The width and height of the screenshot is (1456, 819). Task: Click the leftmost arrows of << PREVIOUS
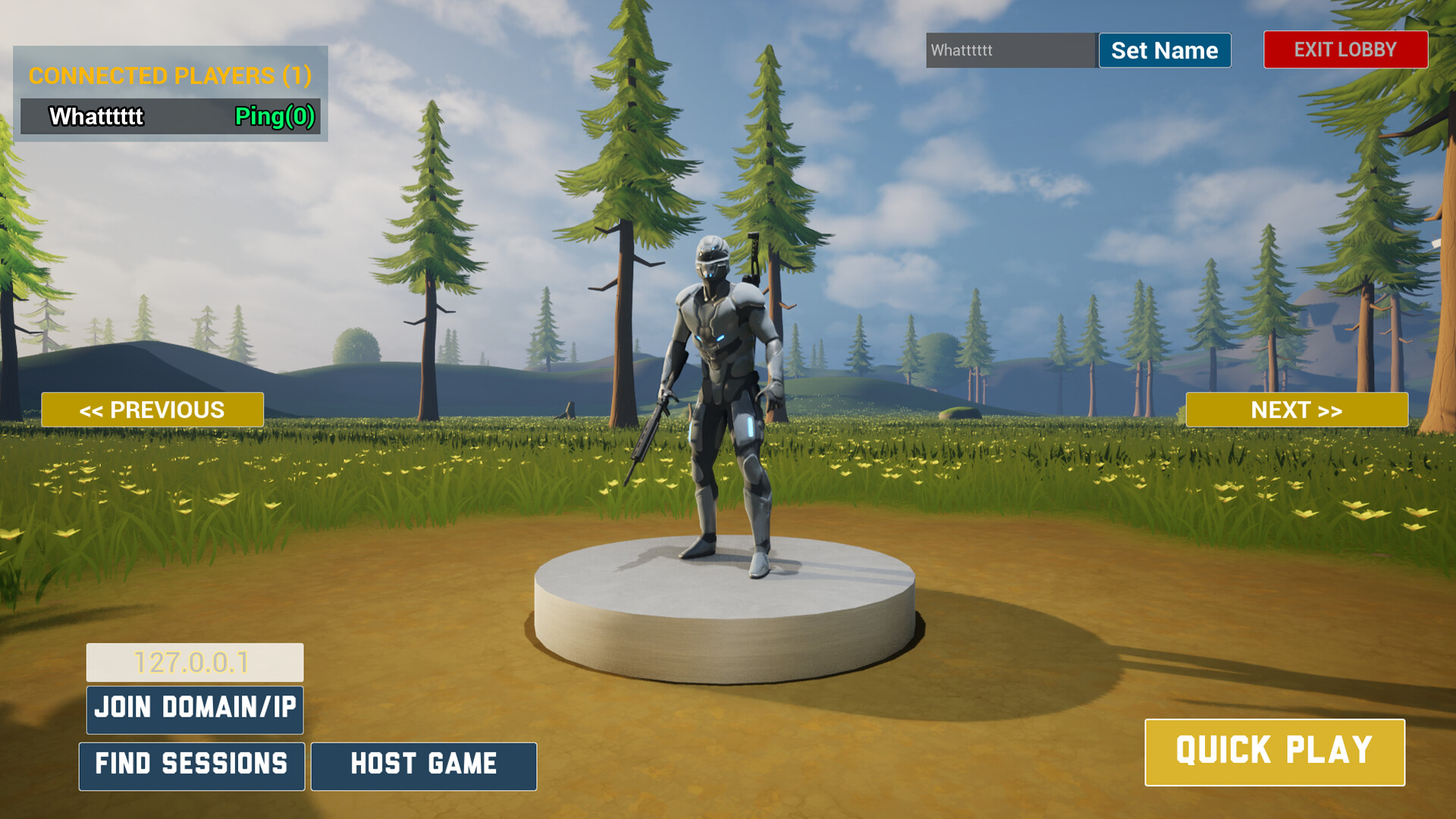[x=93, y=409]
